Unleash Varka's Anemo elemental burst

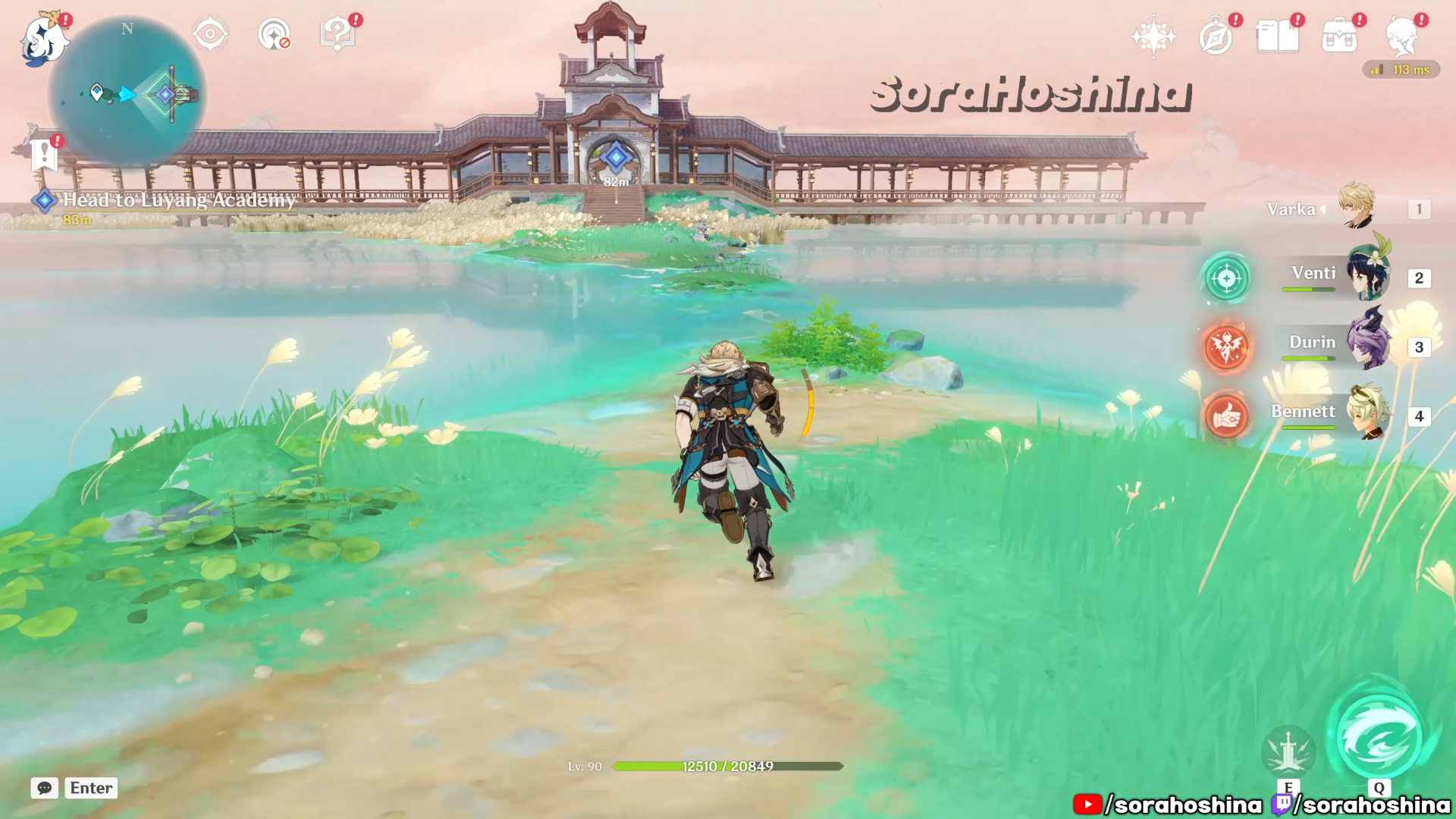[x=1379, y=737]
